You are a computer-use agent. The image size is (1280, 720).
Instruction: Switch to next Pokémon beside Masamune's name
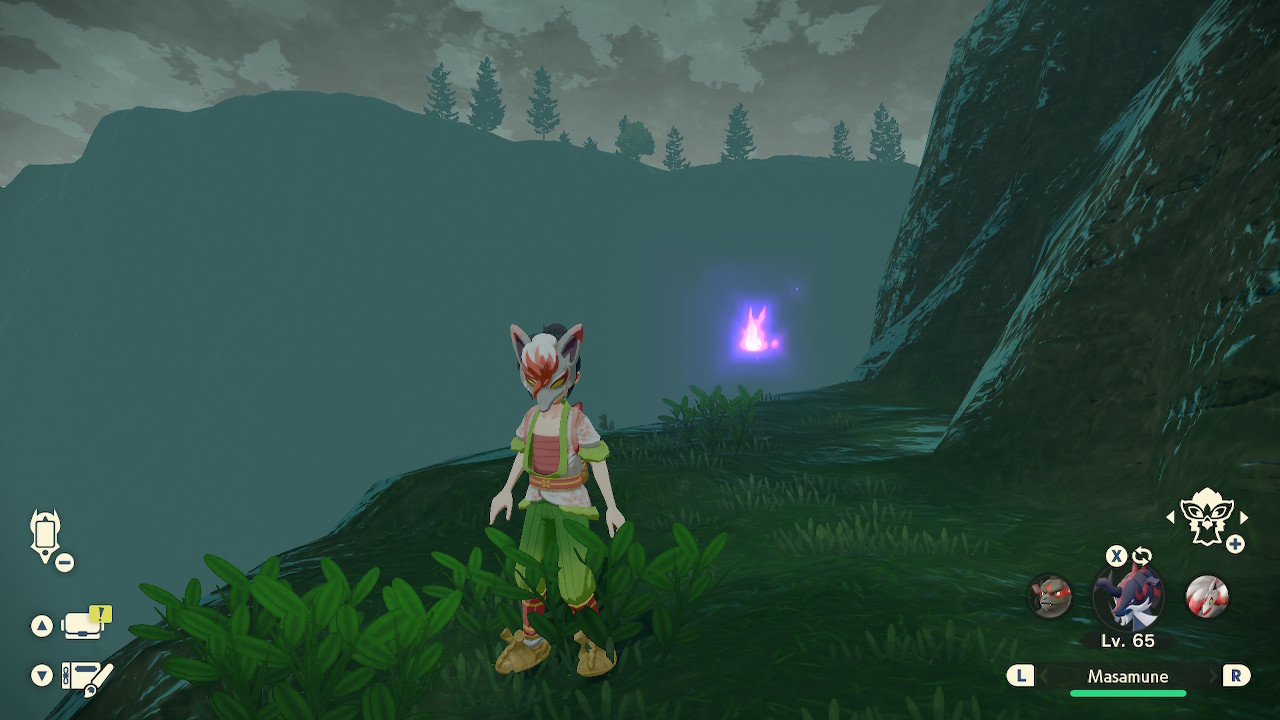pos(1236,676)
